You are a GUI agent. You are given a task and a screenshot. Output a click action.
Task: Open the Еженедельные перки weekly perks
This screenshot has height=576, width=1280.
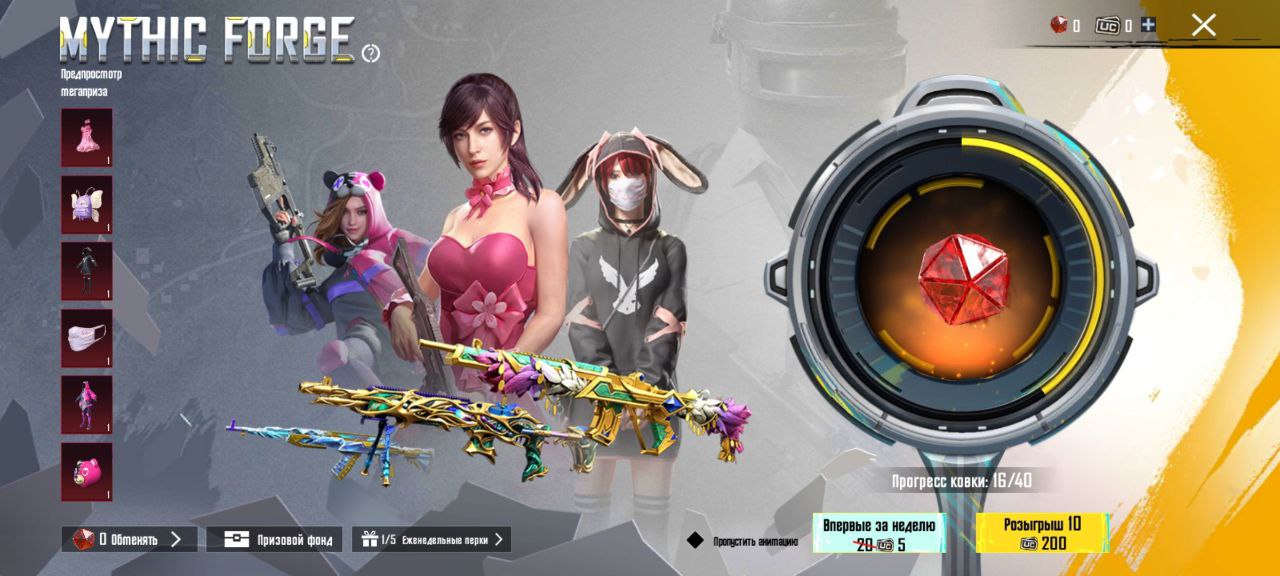pos(431,540)
